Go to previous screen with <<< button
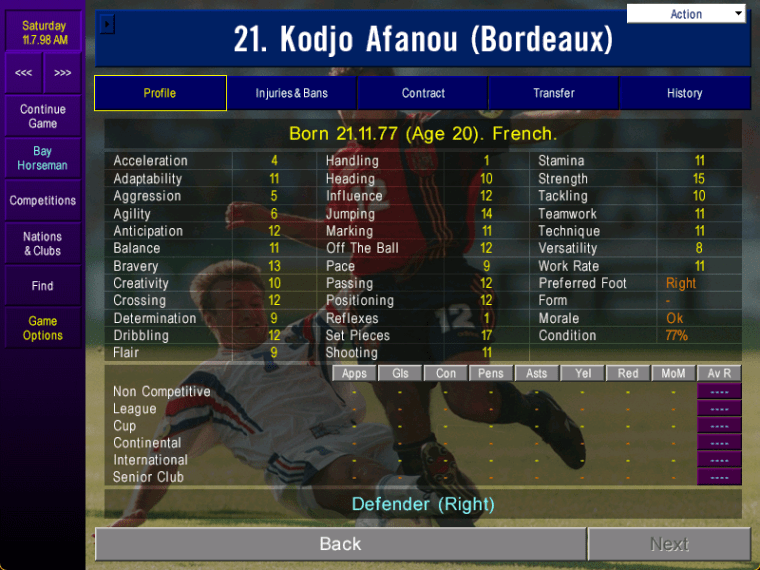The width and height of the screenshot is (760, 570). click(23, 73)
